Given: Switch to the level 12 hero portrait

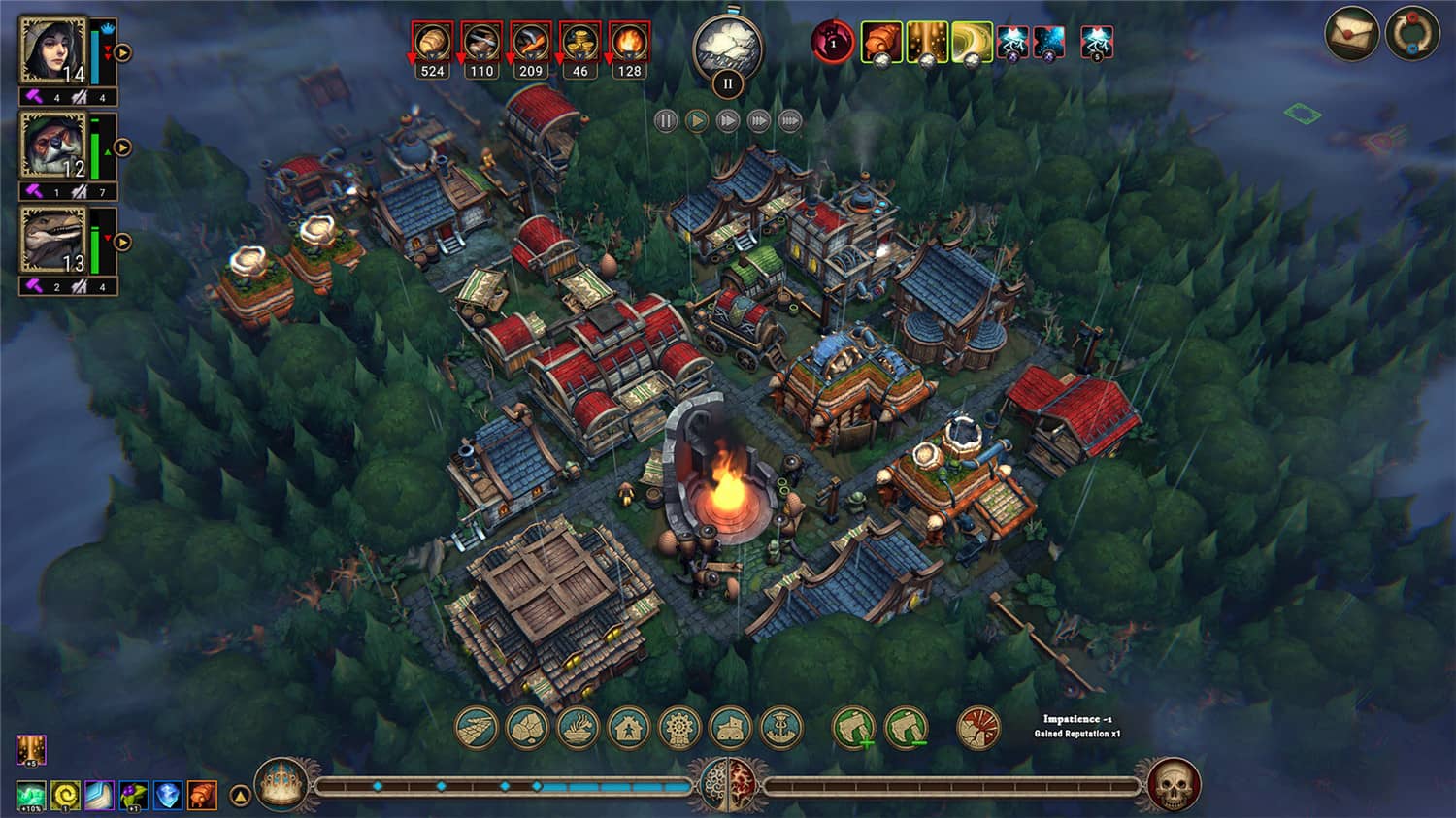Looking at the screenshot, I should 53,146.
